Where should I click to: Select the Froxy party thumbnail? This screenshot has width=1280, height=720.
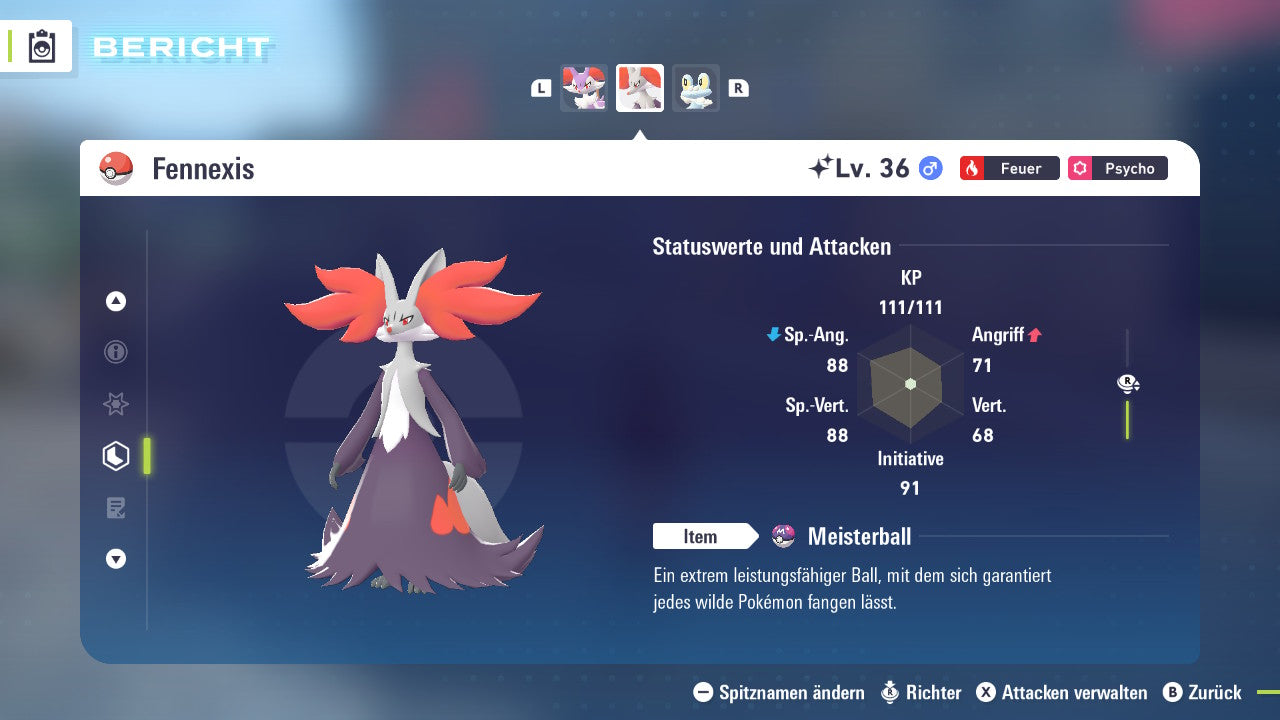pos(696,88)
